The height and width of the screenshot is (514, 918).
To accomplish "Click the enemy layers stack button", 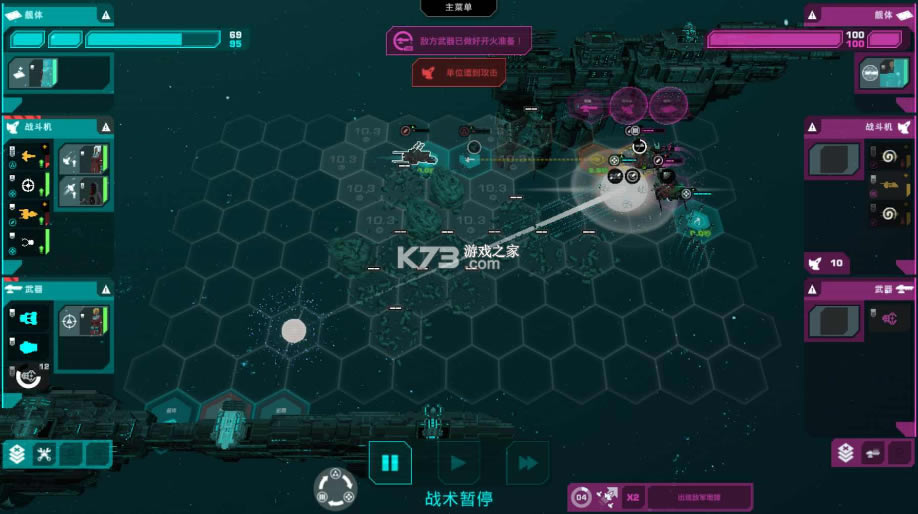I will [x=846, y=453].
